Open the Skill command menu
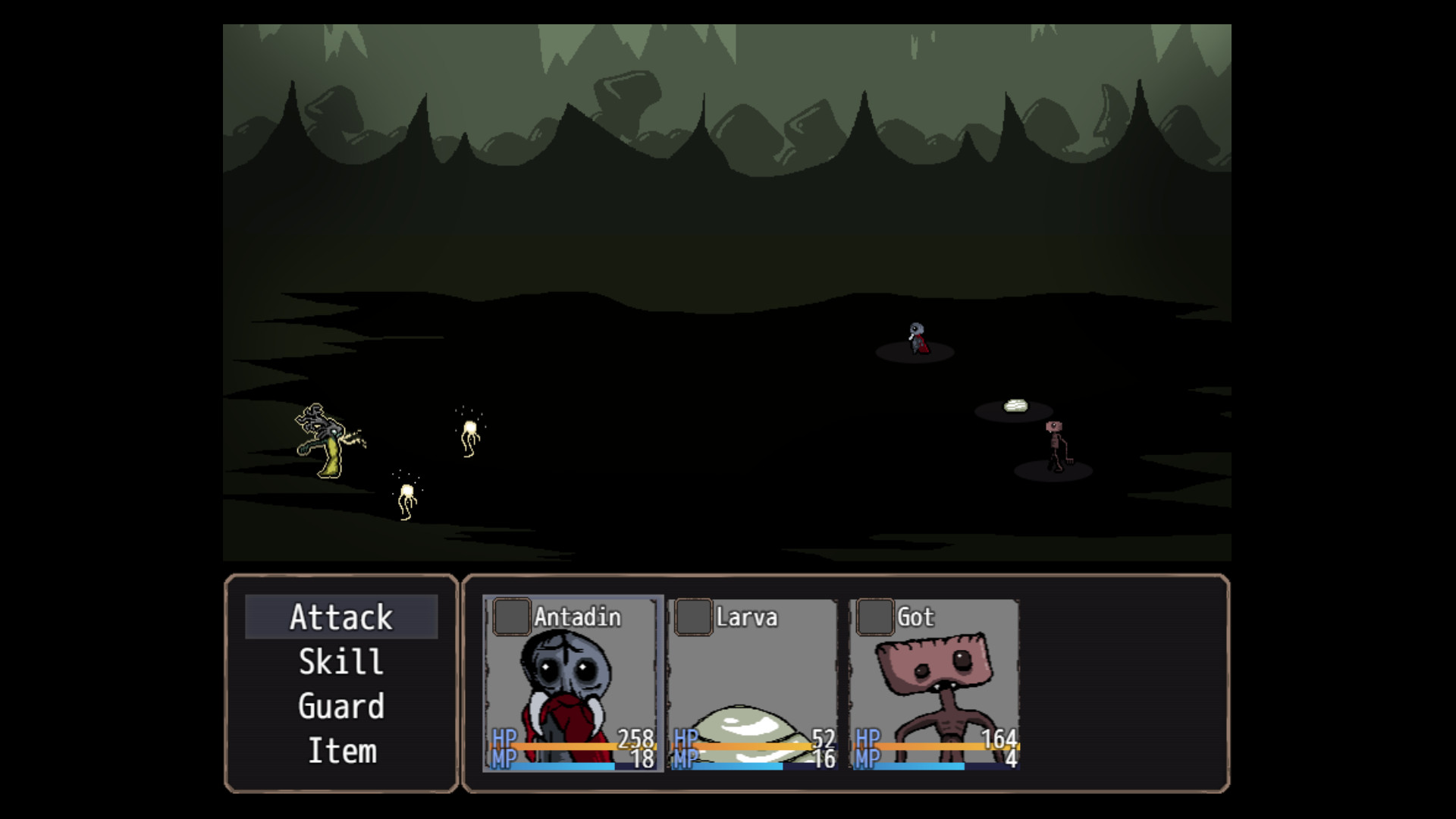 click(343, 662)
